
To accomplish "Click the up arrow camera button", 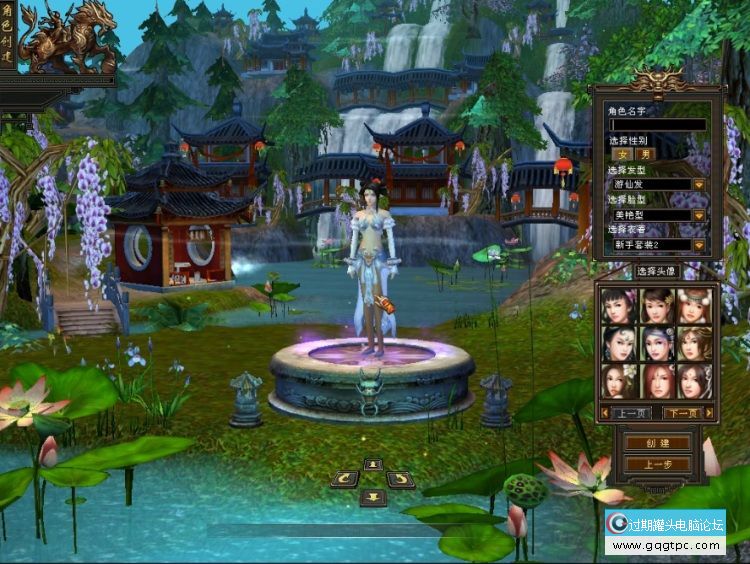I will [373, 464].
